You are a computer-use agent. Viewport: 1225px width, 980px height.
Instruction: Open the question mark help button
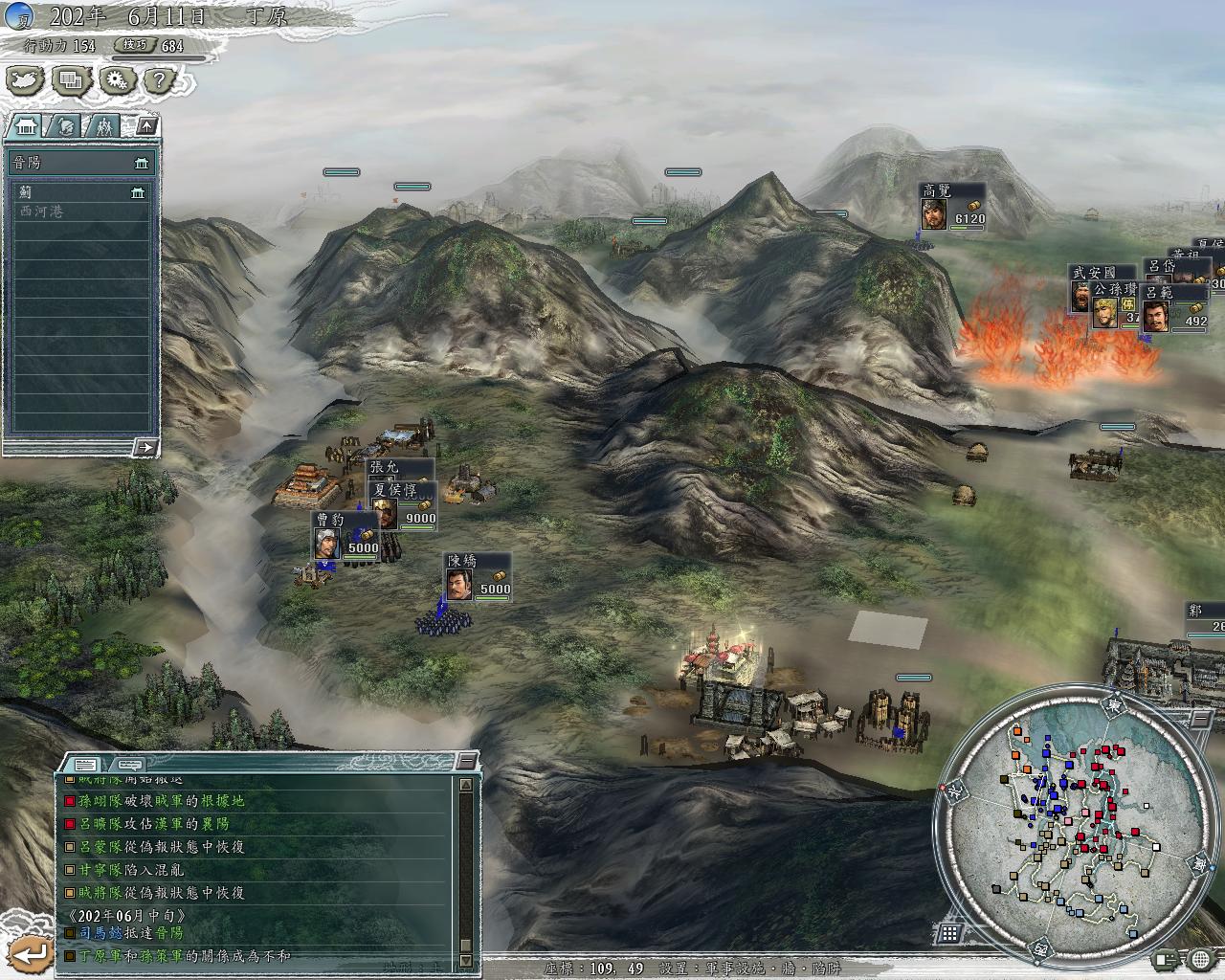pos(160,80)
